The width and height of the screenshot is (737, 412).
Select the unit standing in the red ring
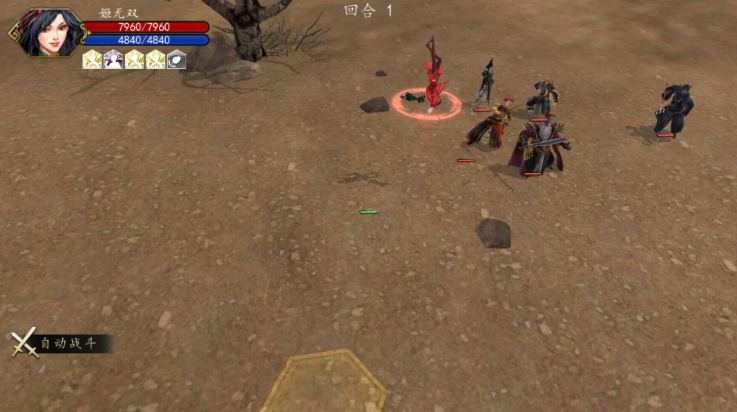(433, 82)
